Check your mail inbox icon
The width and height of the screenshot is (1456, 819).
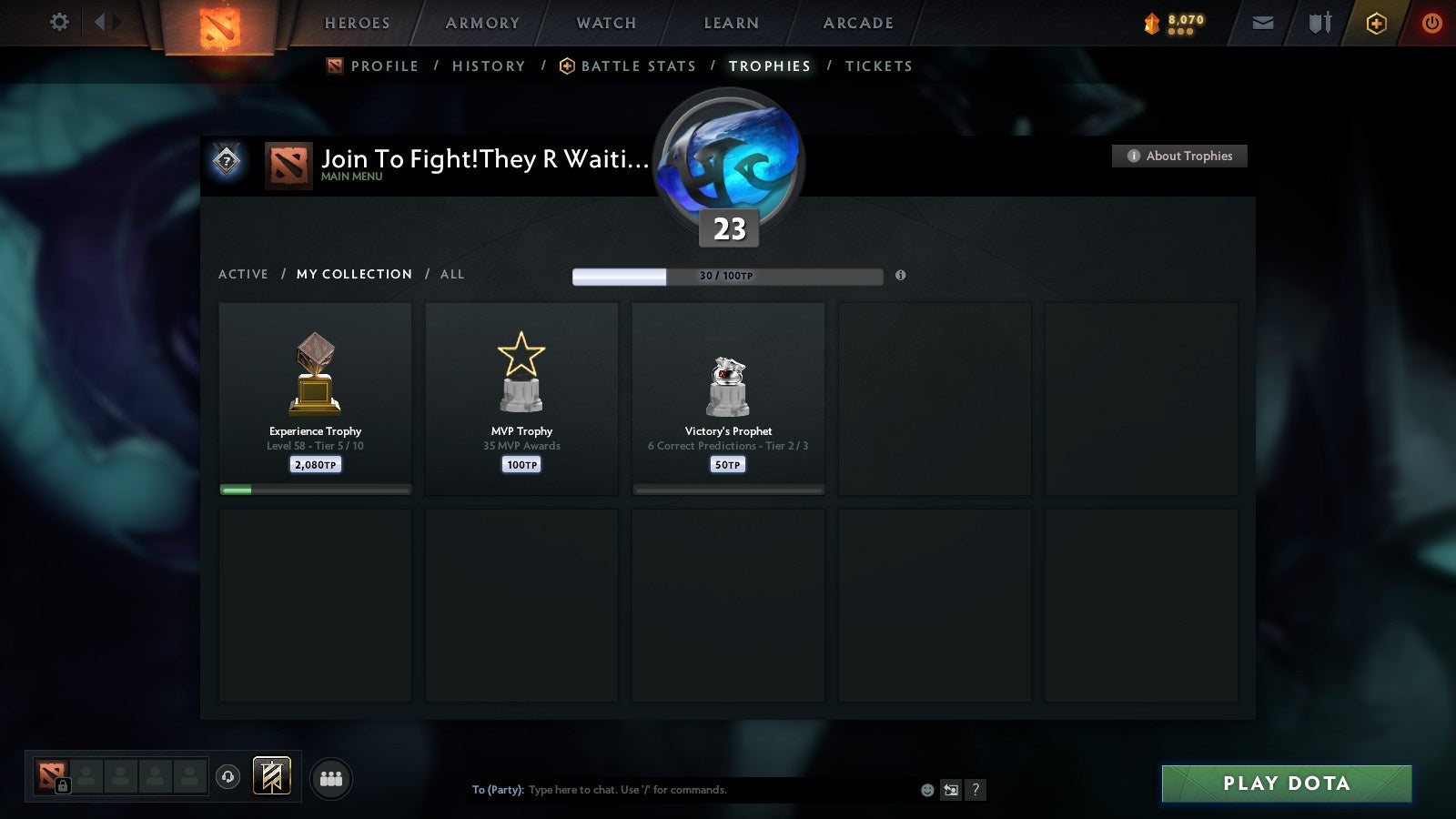point(1263,23)
